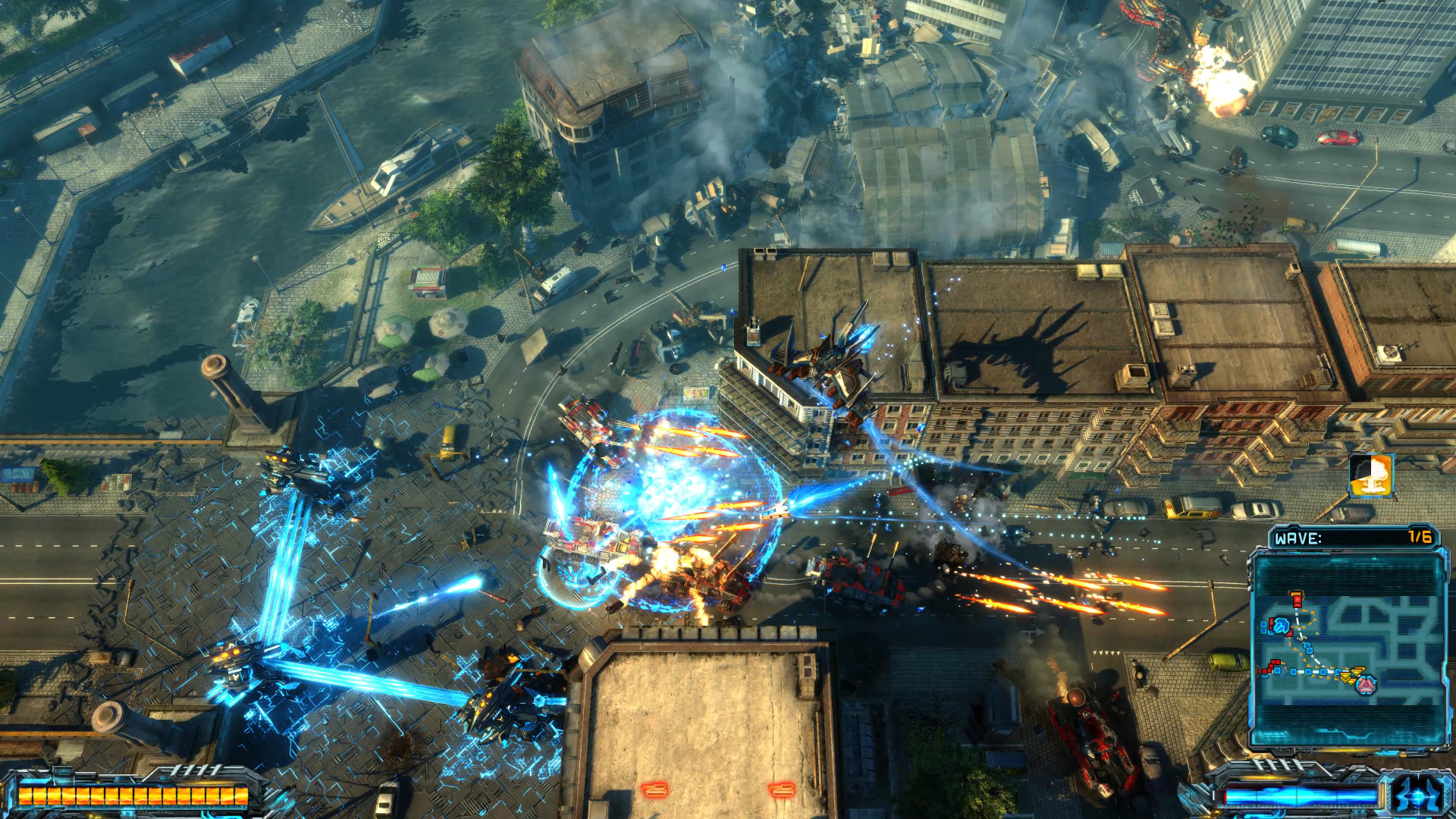1456x819 pixels.
Task: Click the blue fighter swarm icon on minimap left
Action: coord(1282,626)
